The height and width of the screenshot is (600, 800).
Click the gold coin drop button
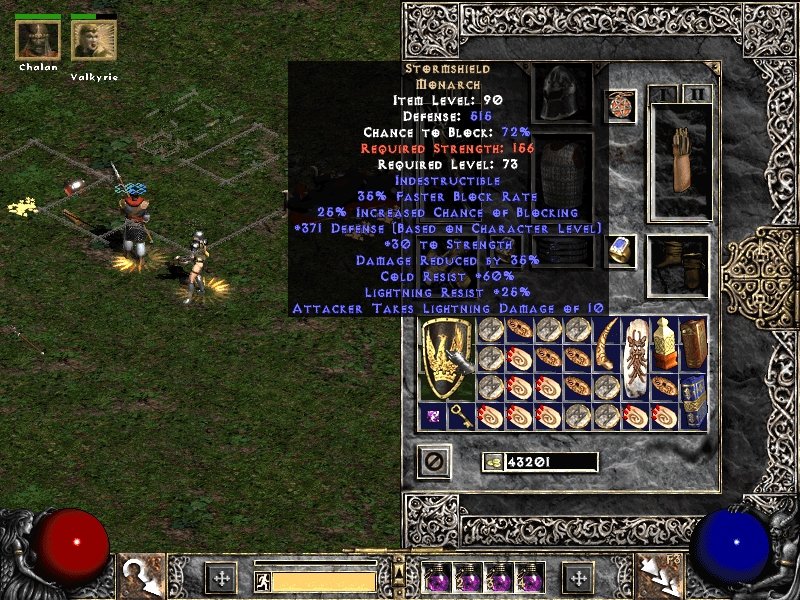point(494,462)
